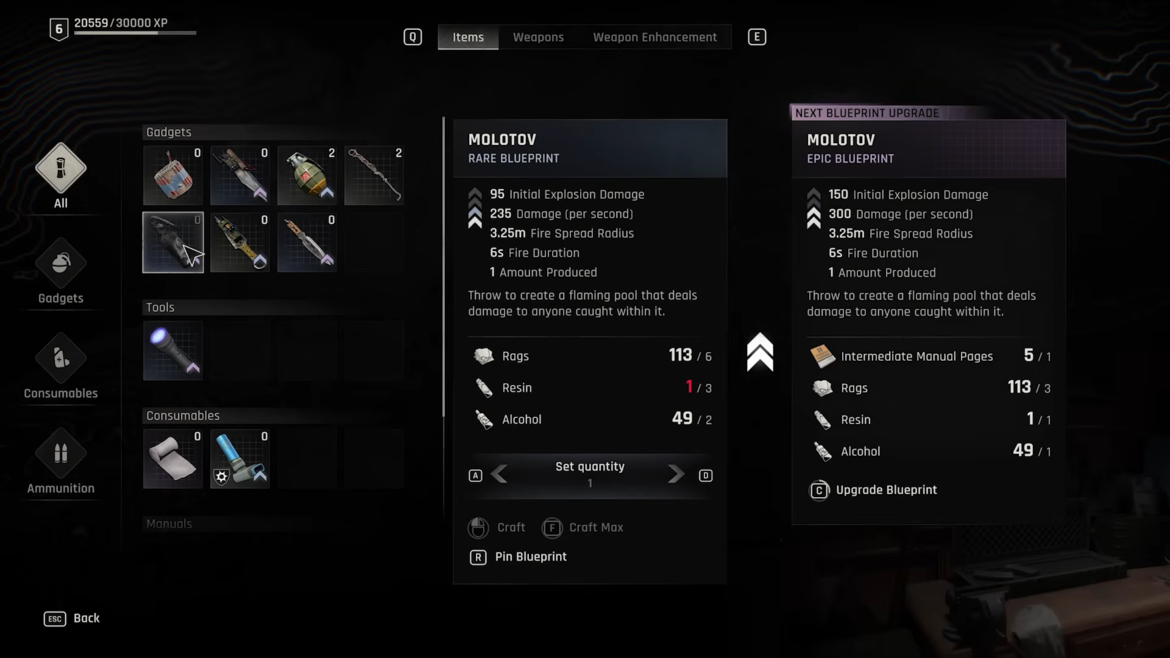Filter by Gadgets category
This screenshot has height=658, width=1170.
pos(61,265)
